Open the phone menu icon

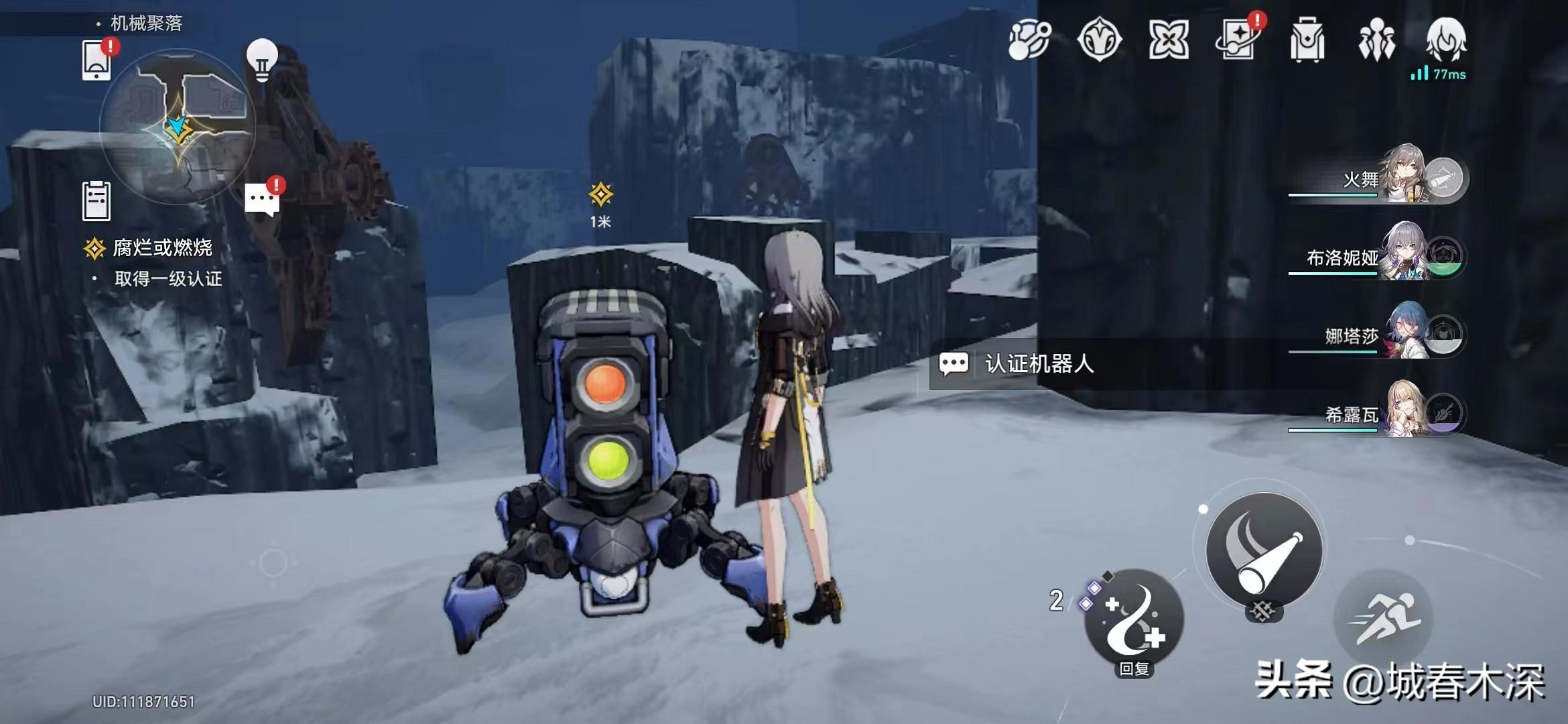[97, 60]
